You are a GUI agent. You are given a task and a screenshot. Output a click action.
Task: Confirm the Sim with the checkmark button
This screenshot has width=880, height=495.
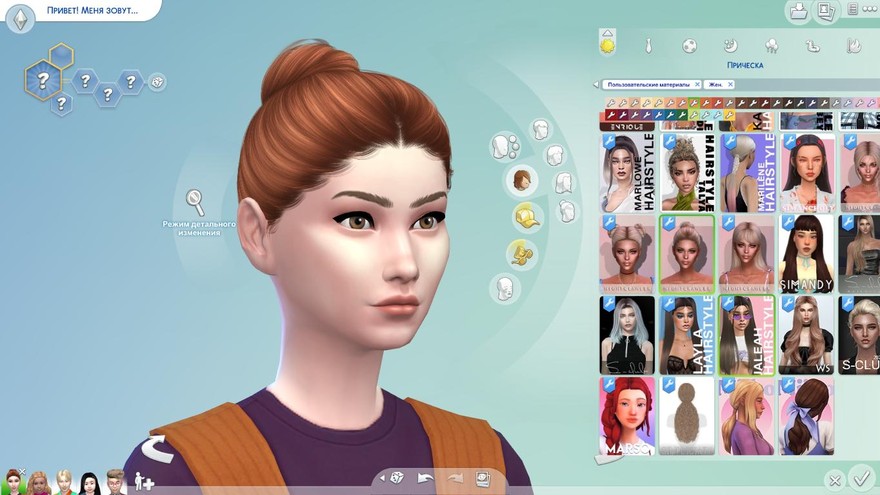(859, 477)
